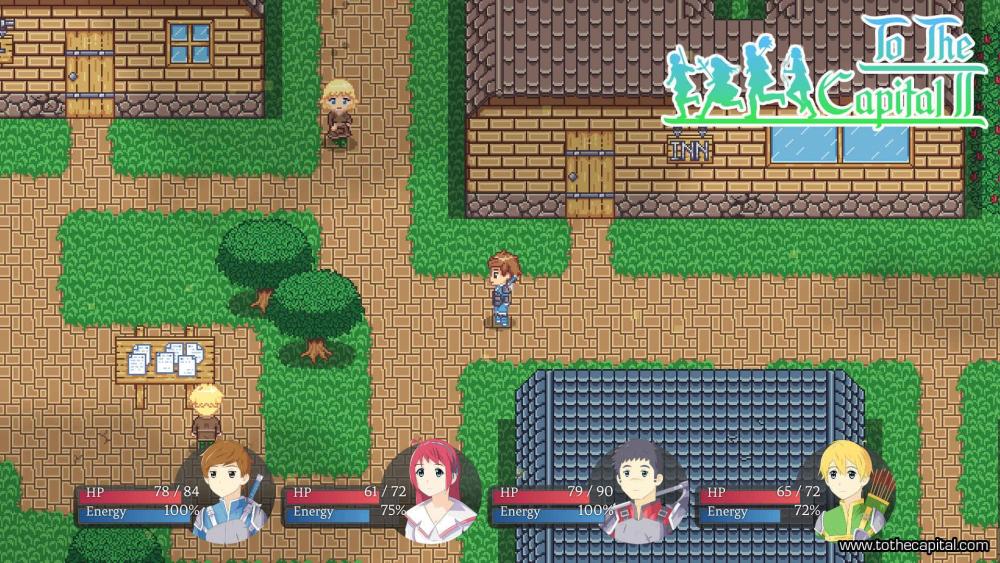Open the www.tothecapital.com website link

click(x=914, y=546)
